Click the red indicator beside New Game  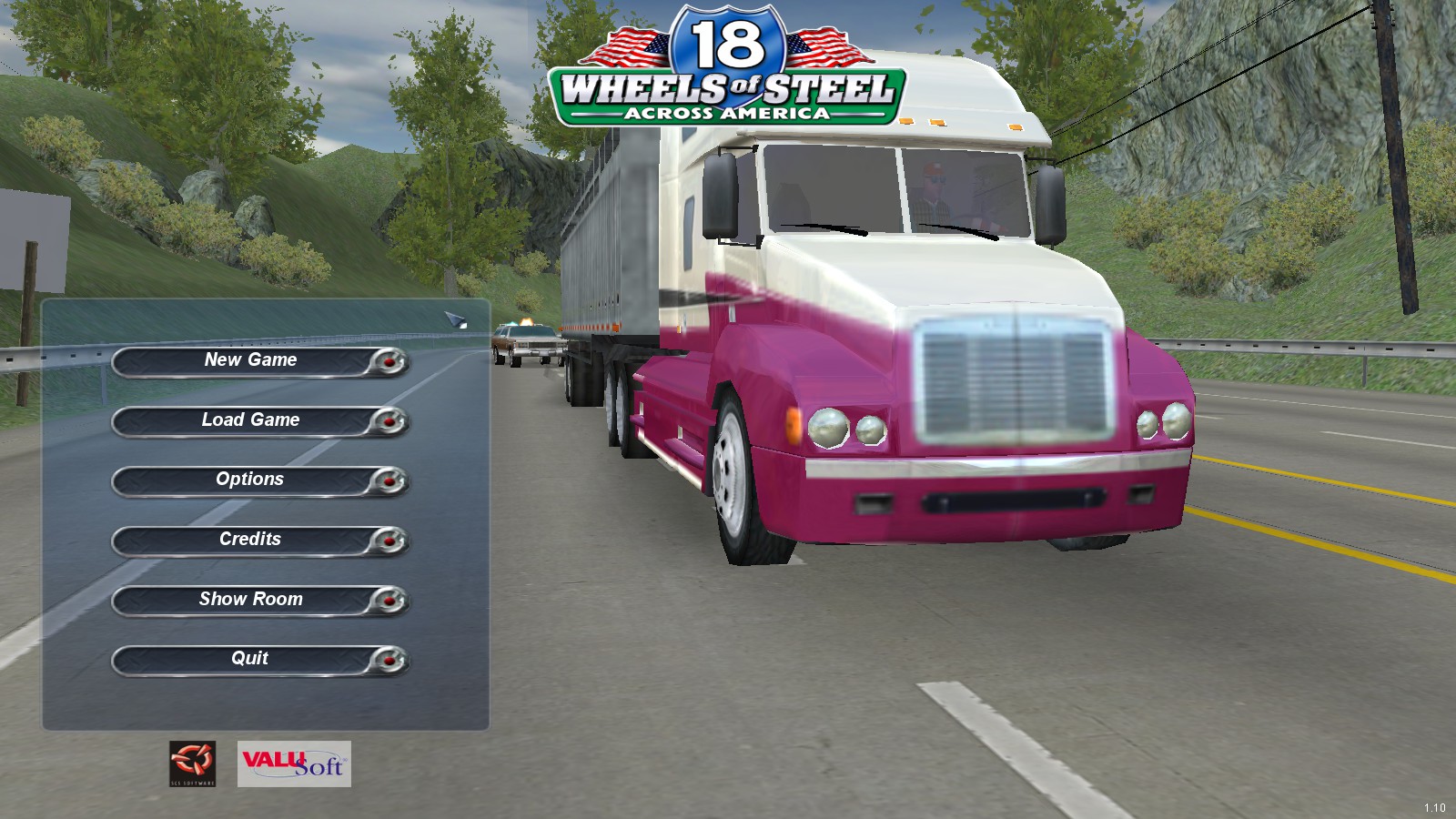pos(389,362)
